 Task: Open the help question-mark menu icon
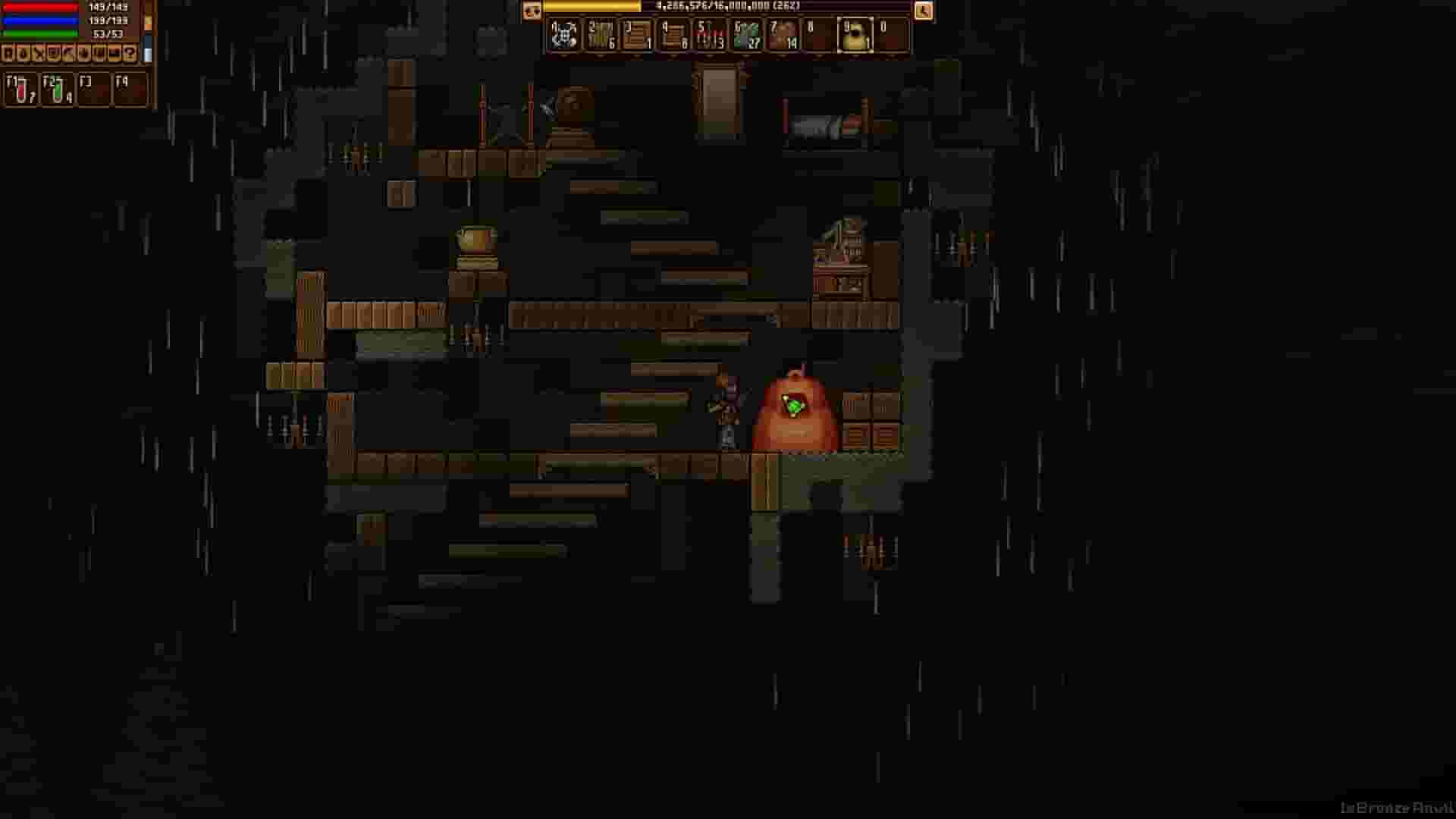(x=130, y=52)
